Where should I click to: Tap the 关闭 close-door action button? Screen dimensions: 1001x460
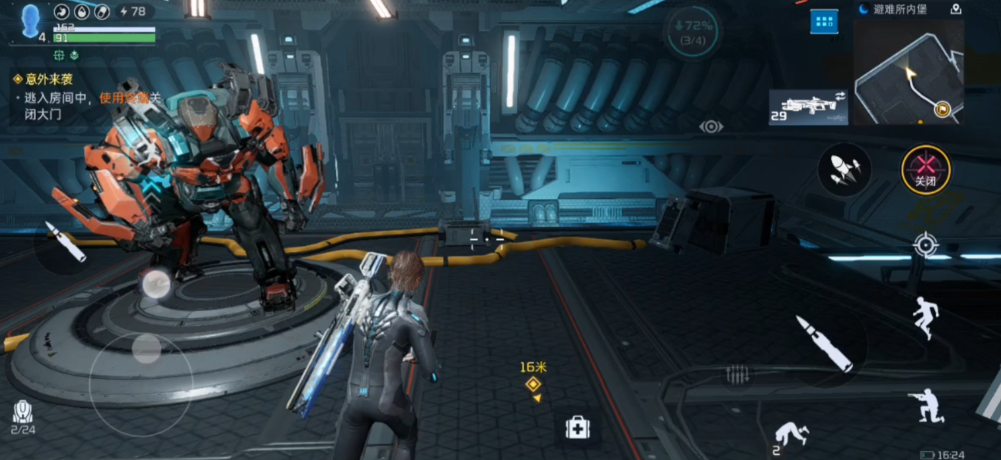[925, 170]
